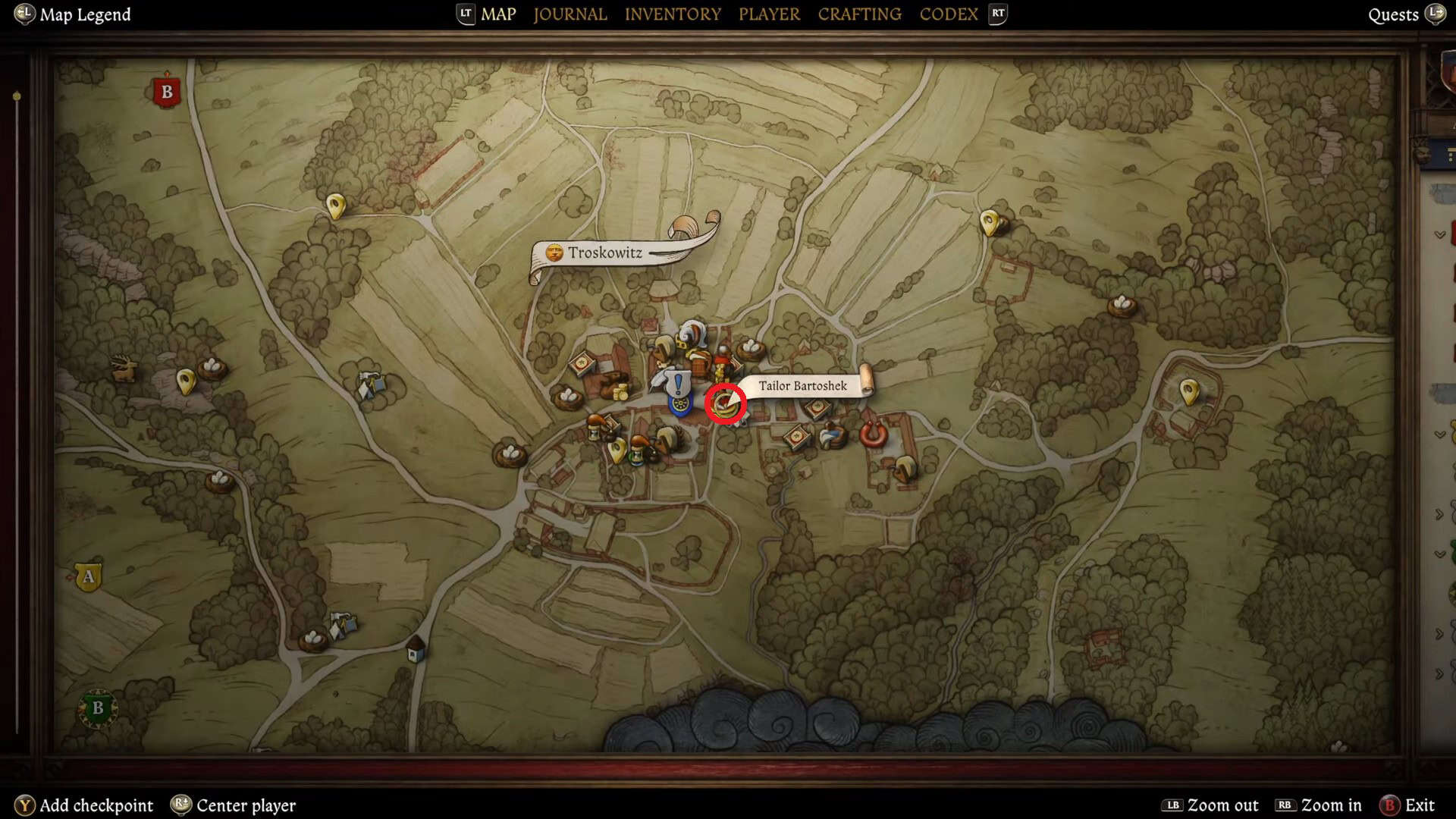The image size is (1456, 819).
Task: Select the yellow A shield marker
Action: 89,577
